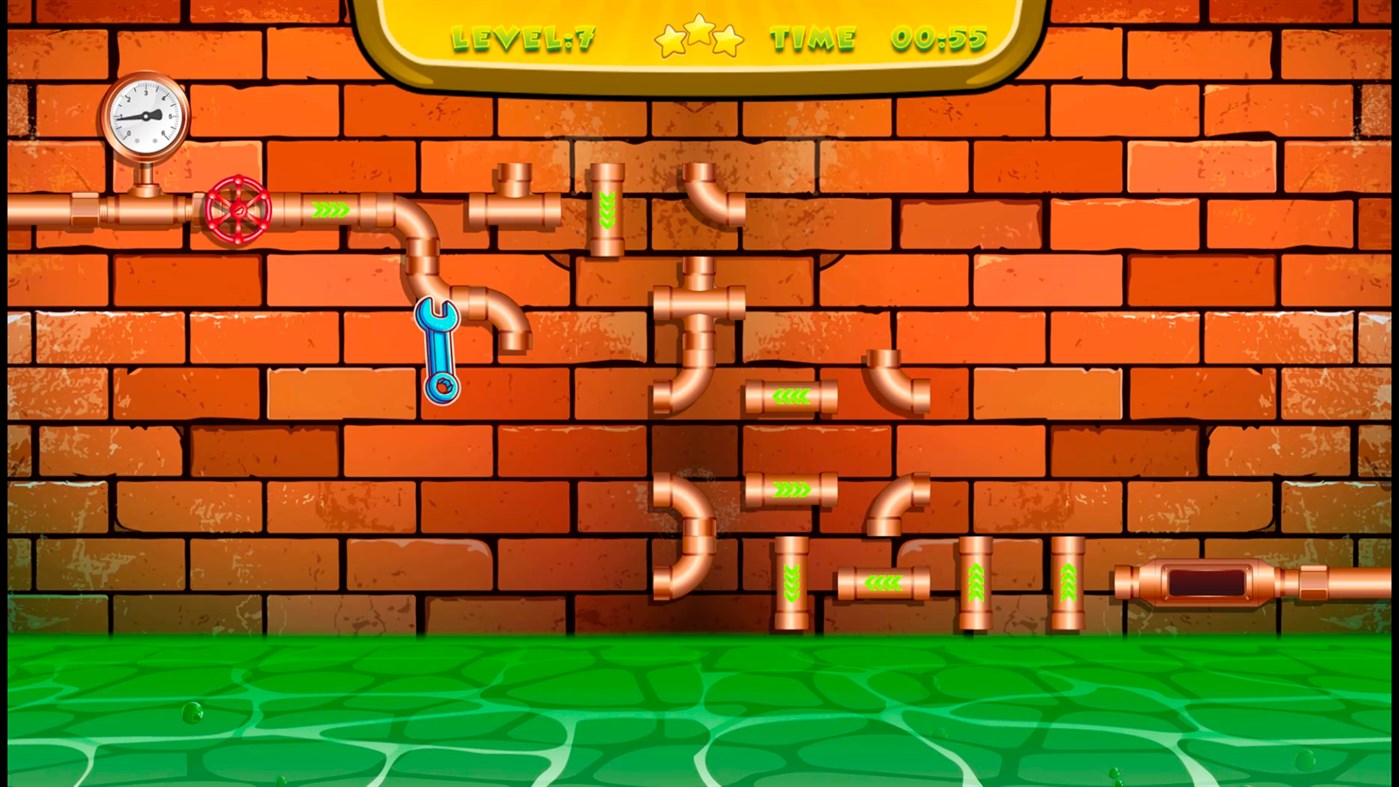This screenshot has height=787, width=1399.
Task: Select the LEVEL 7 label
Action: 523,38
